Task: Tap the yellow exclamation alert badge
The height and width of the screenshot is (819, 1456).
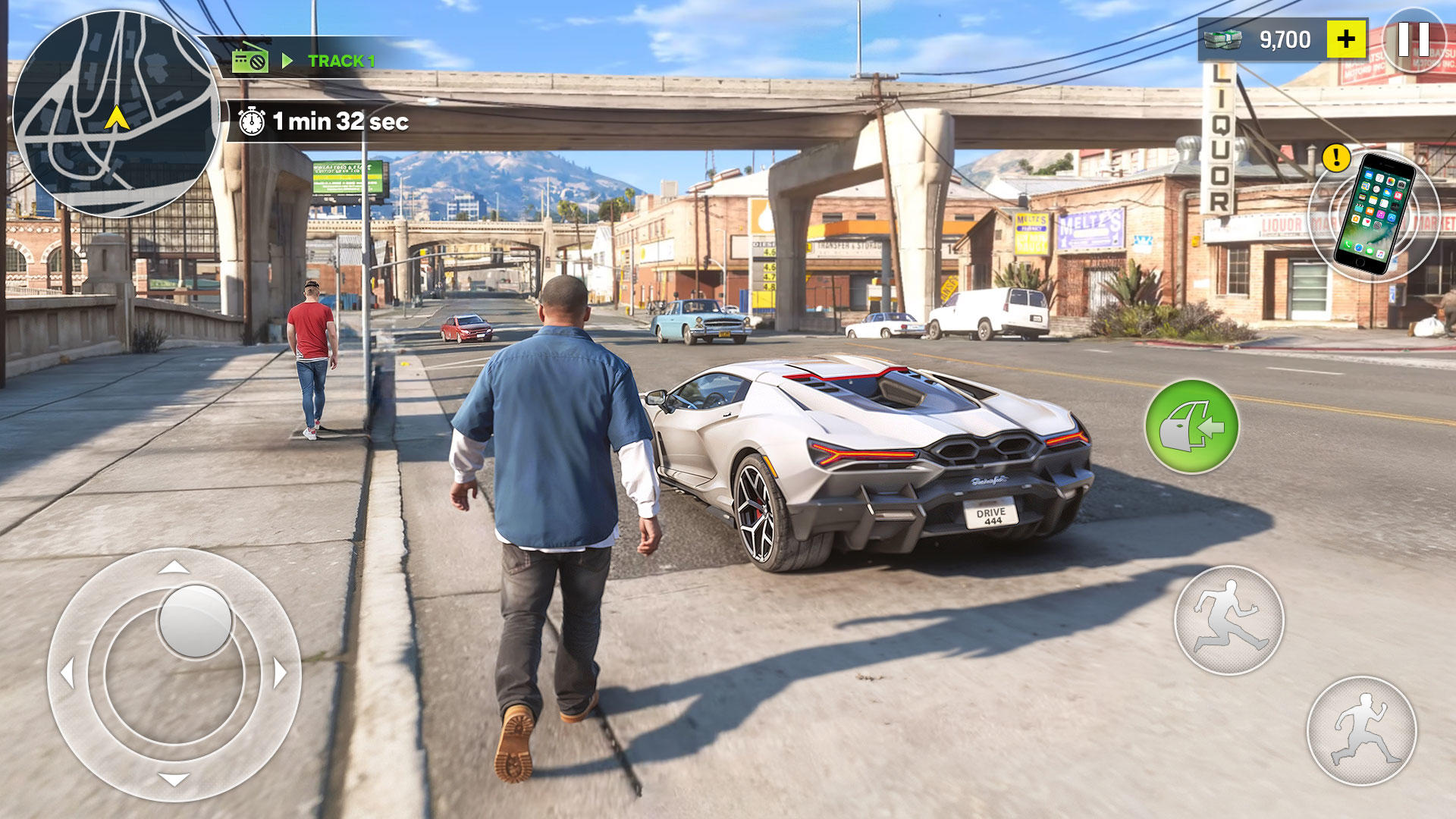Action: point(1335,158)
